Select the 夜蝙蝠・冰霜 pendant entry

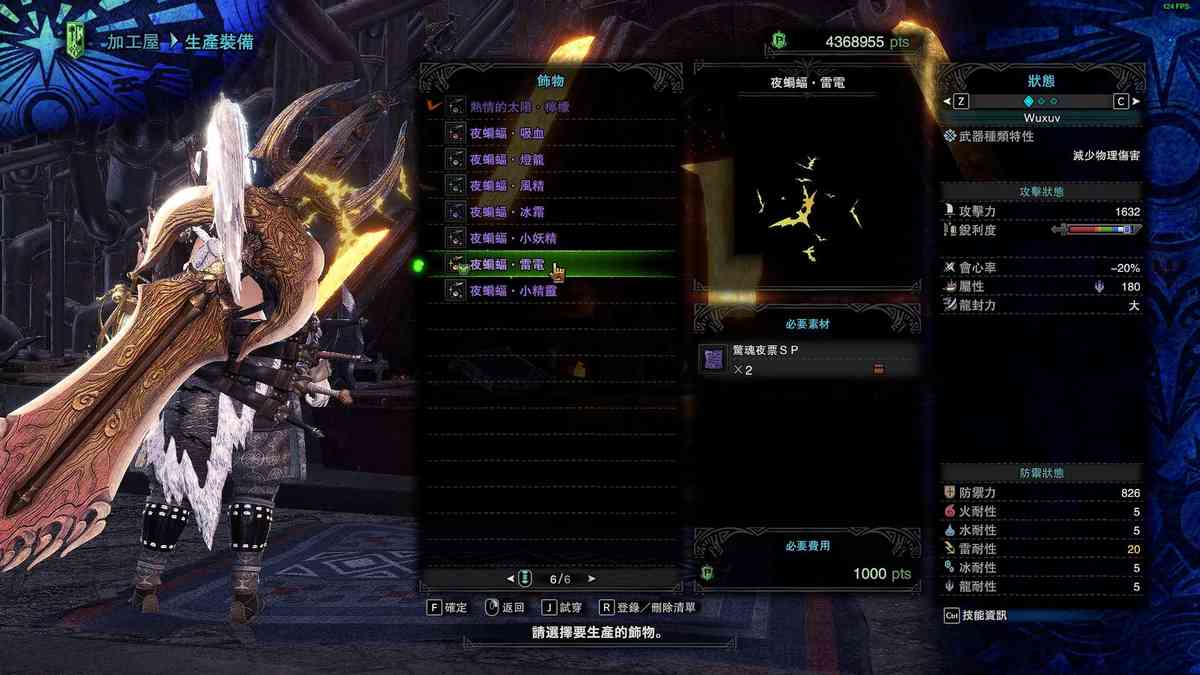[x=507, y=212]
